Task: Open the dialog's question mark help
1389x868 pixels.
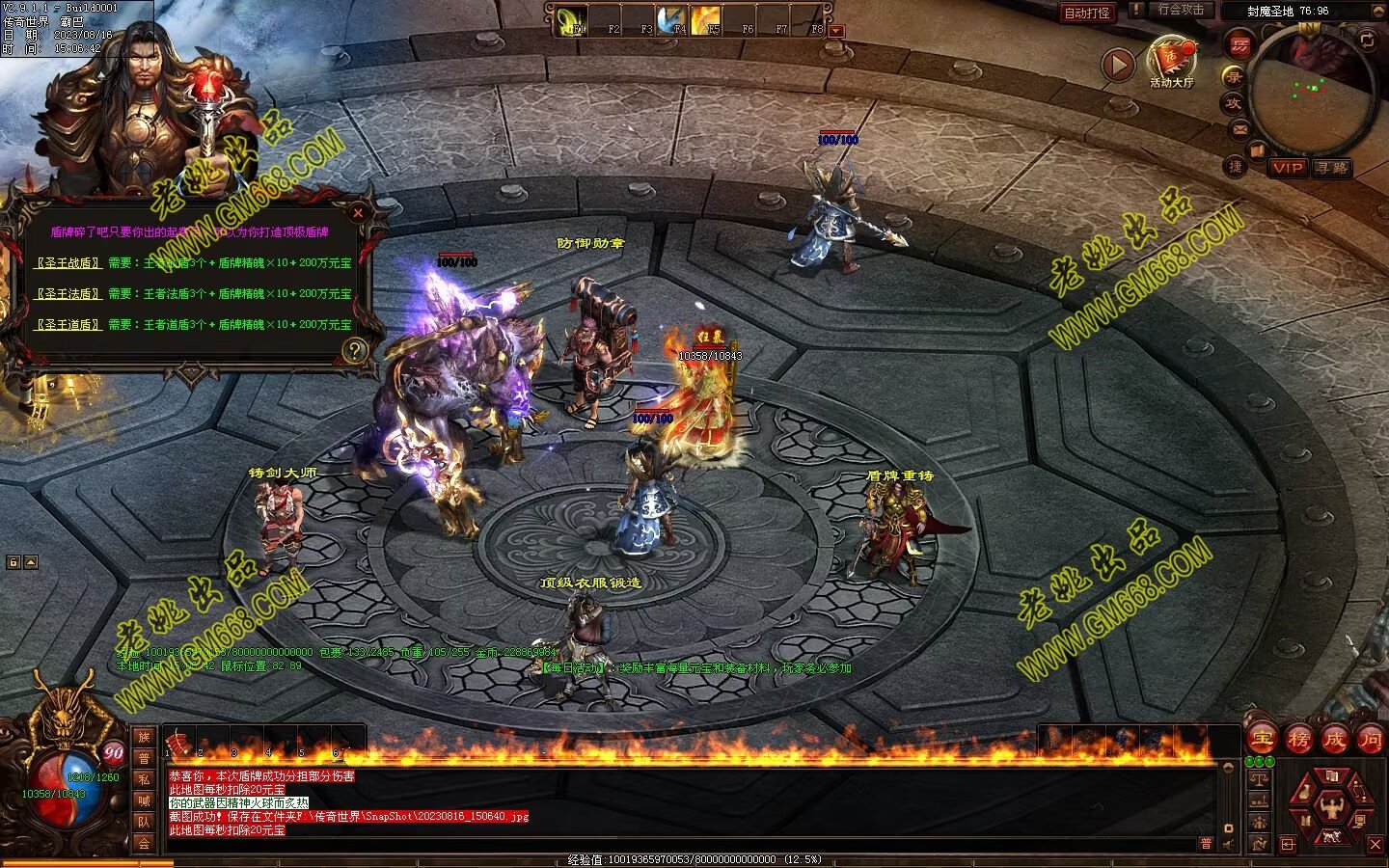Action: 355,350
